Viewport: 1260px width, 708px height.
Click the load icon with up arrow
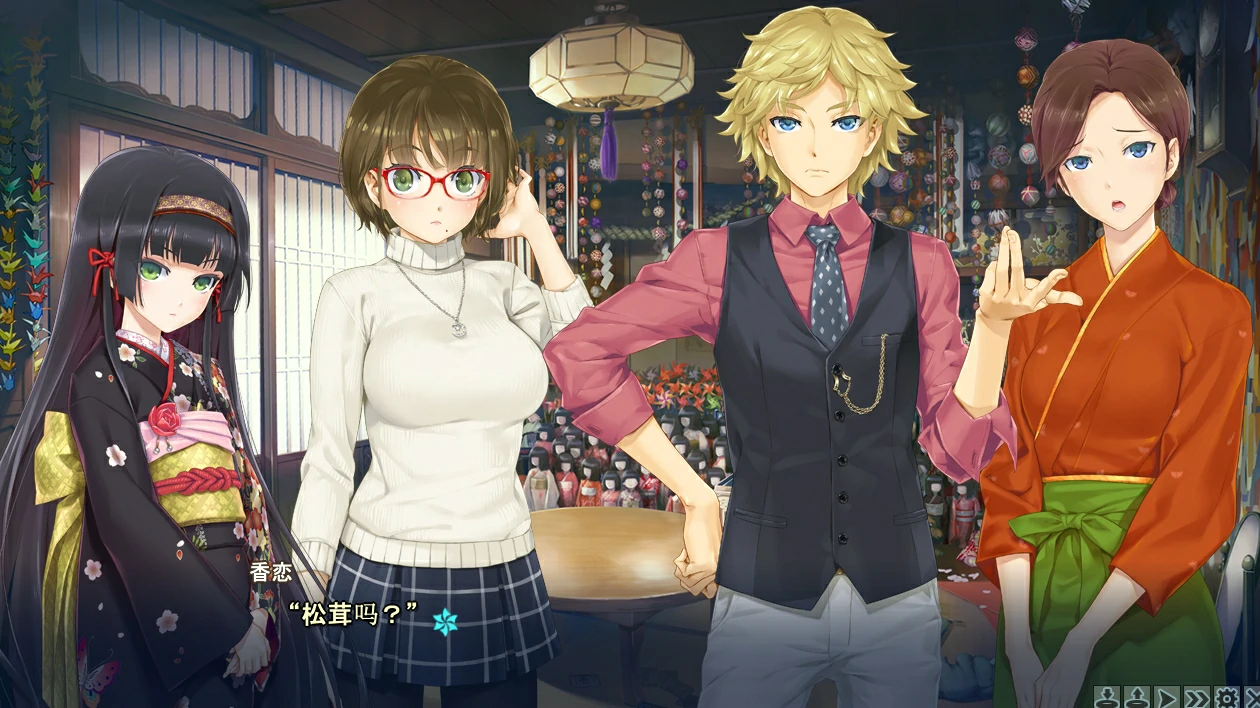1136,696
